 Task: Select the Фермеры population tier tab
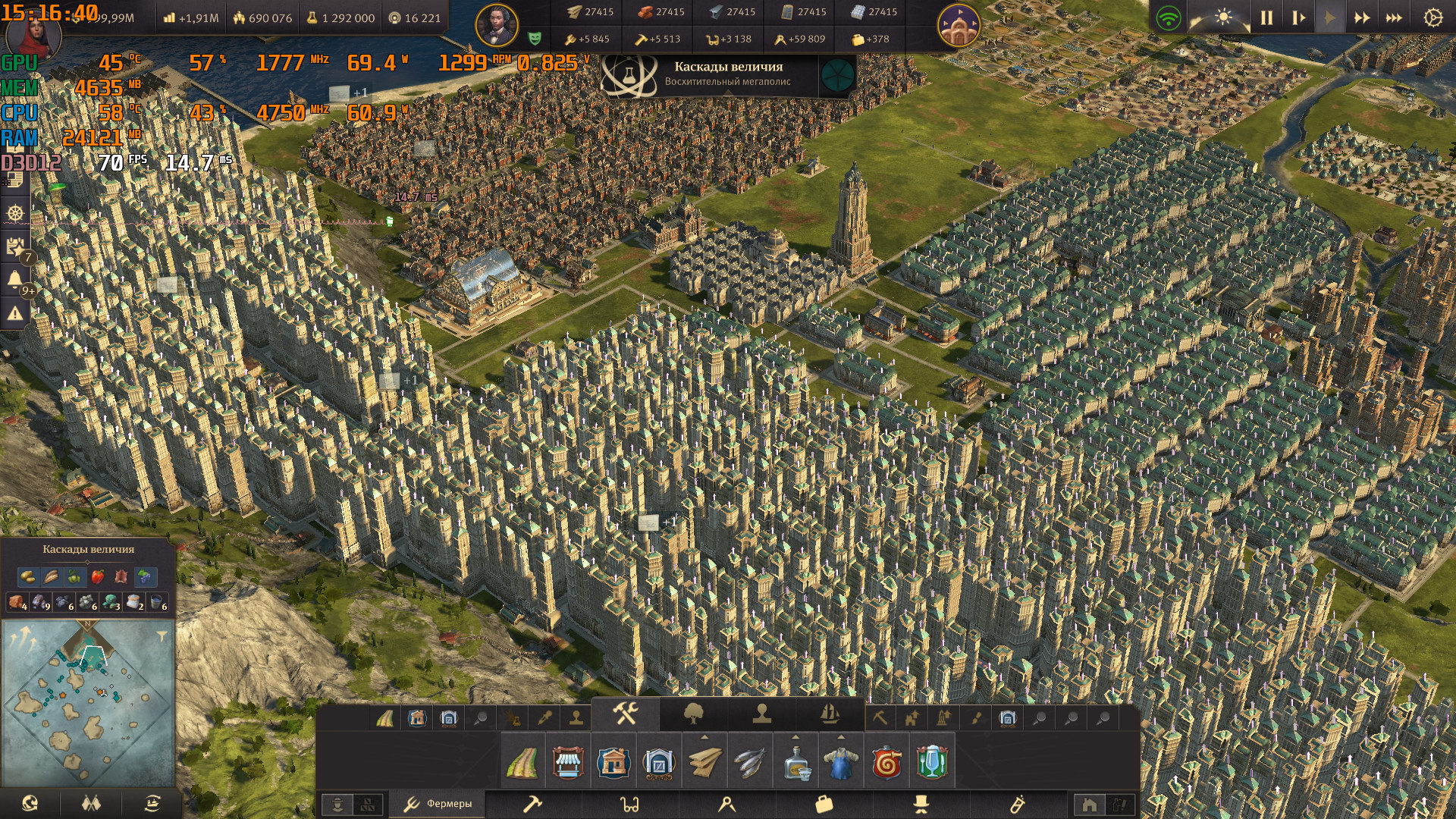[x=438, y=804]
